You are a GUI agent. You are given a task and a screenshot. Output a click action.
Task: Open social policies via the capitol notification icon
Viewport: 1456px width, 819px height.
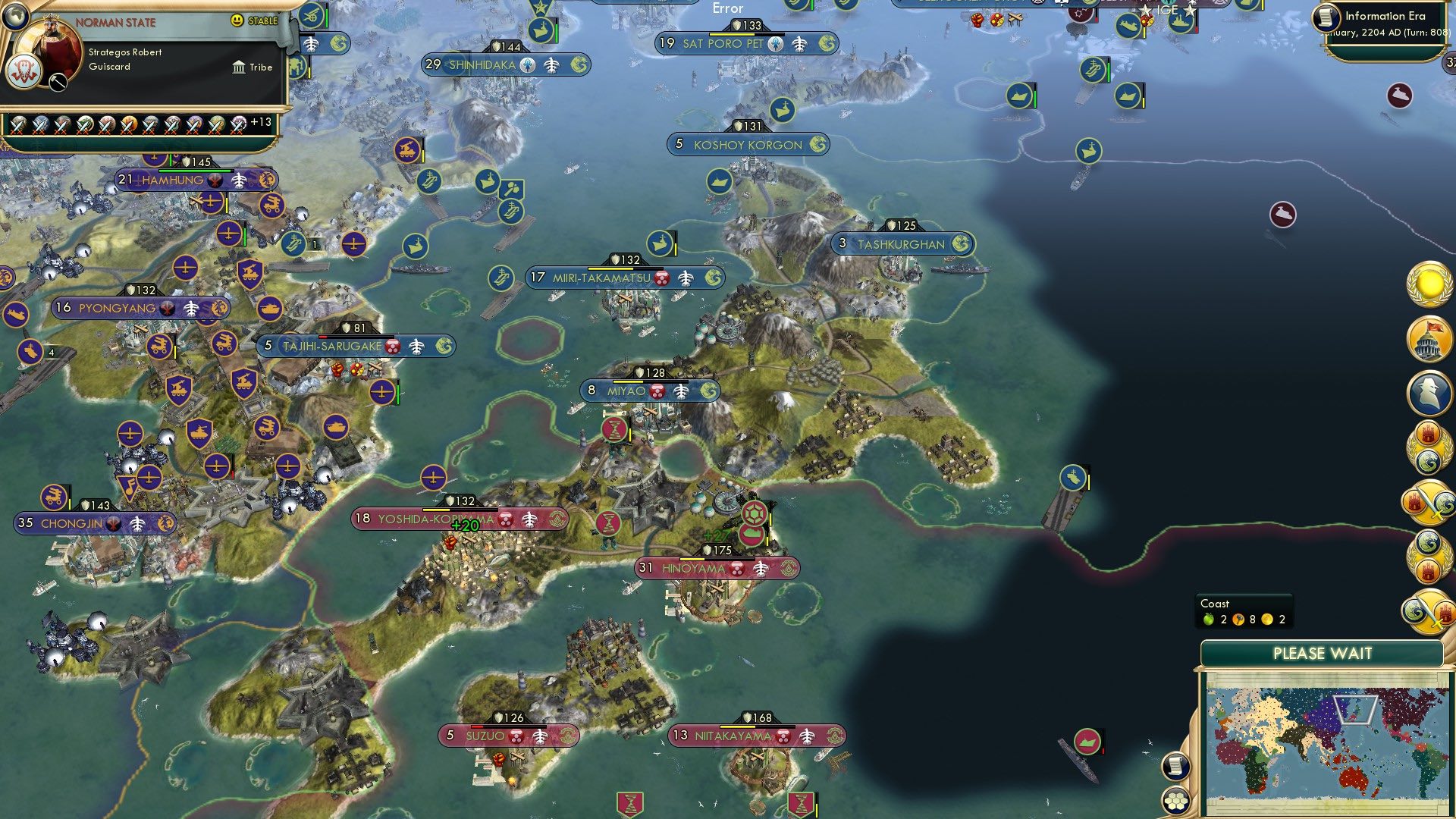(1429, 340)
